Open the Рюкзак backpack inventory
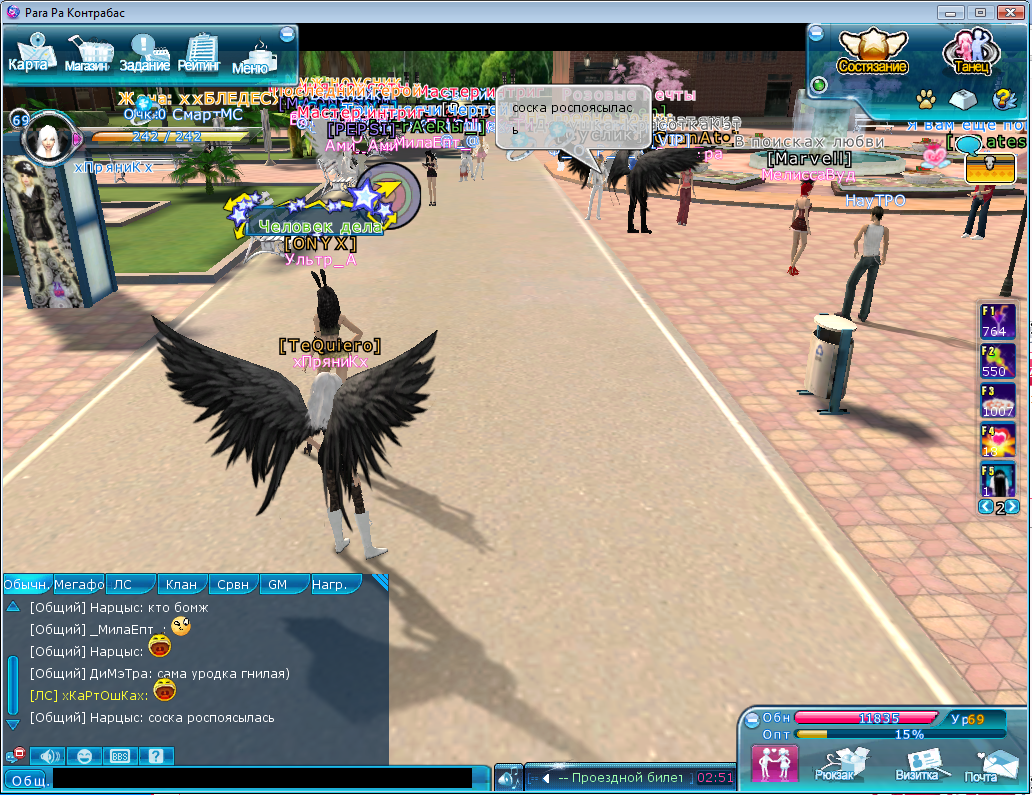Screen dimensions: 1032x795 [x=834, y=764]
